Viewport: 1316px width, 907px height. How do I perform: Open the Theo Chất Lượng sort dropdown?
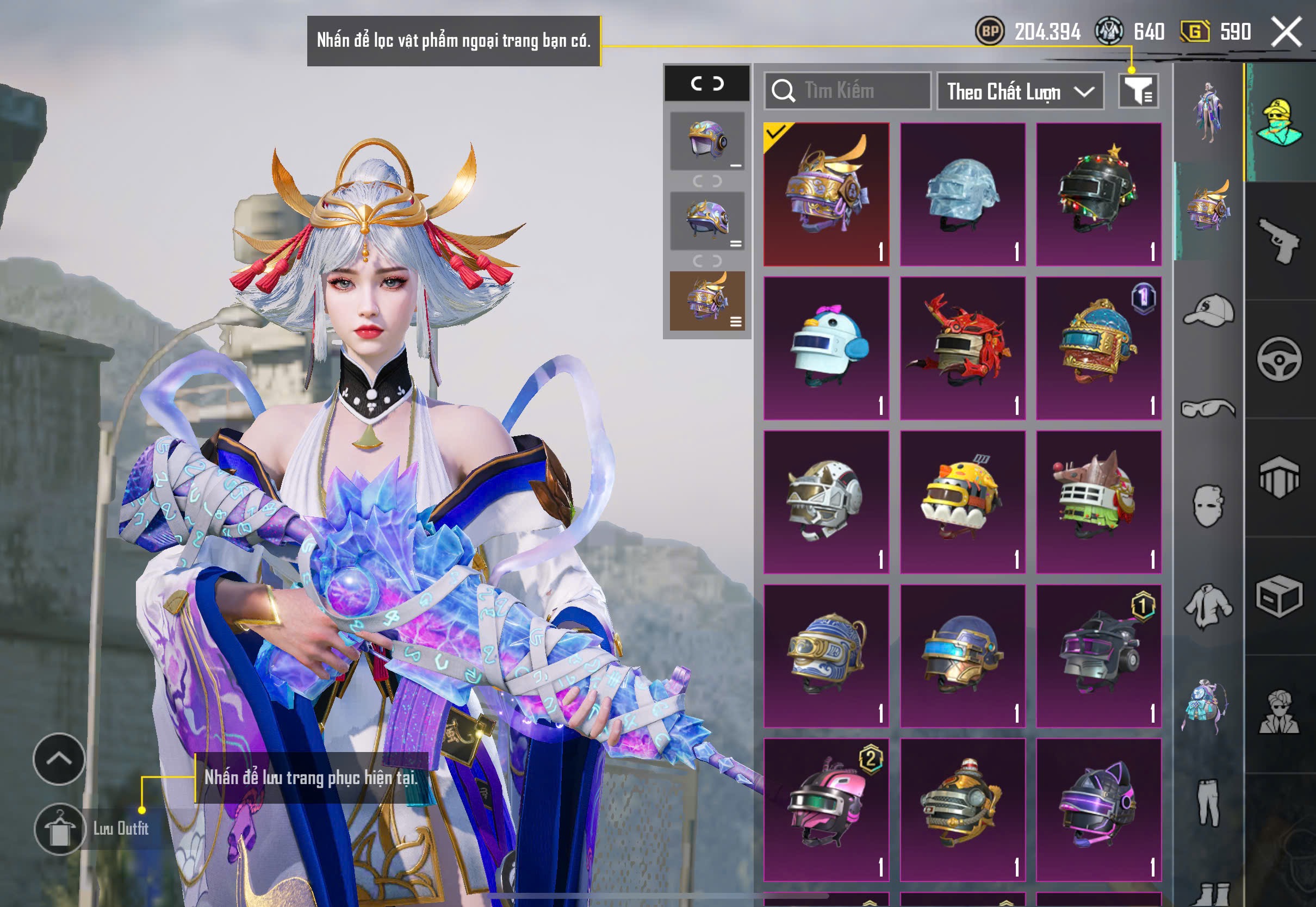(x=1020, y=91)
